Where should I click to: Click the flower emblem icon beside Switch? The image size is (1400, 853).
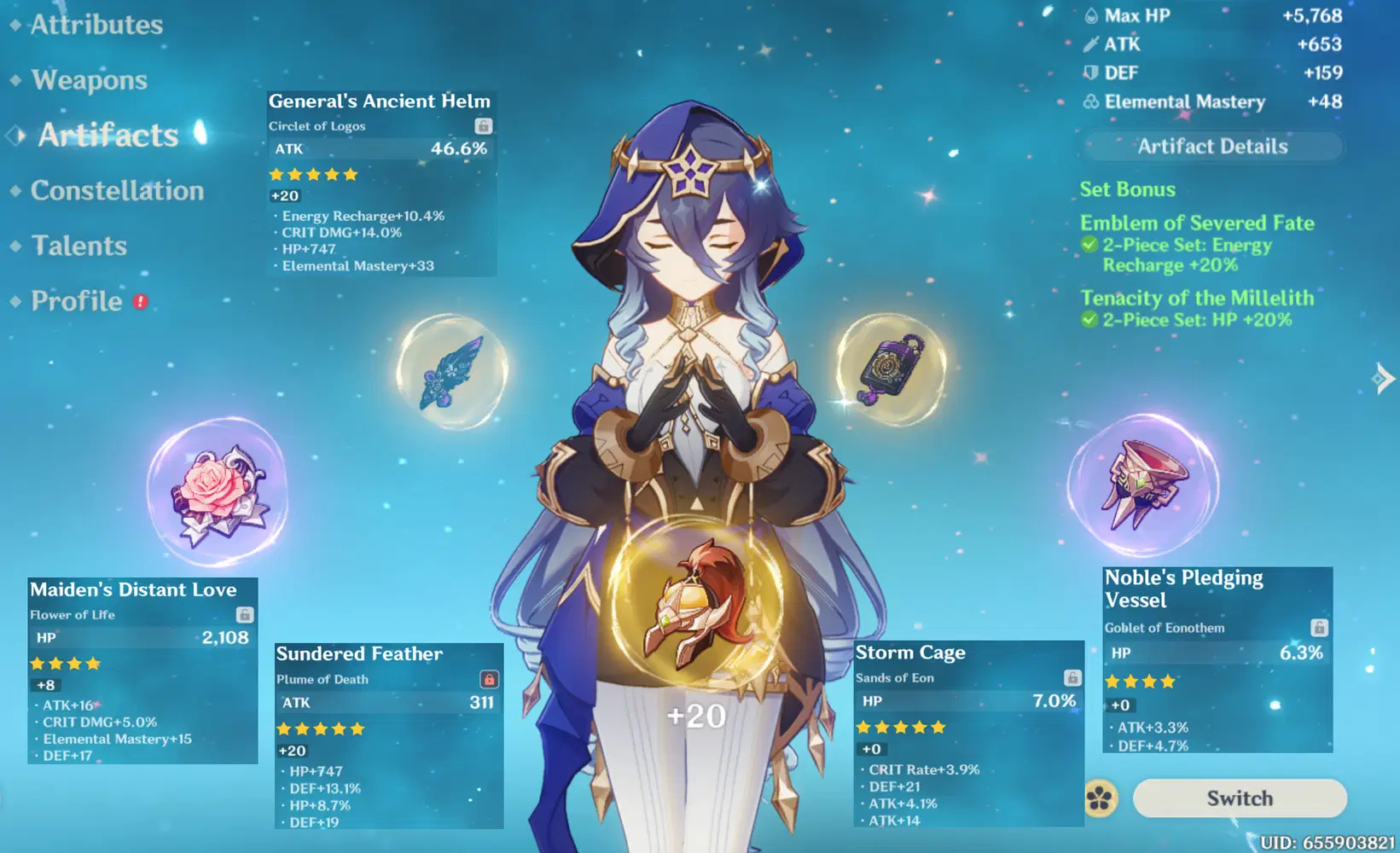click(x=1102, y=798)
